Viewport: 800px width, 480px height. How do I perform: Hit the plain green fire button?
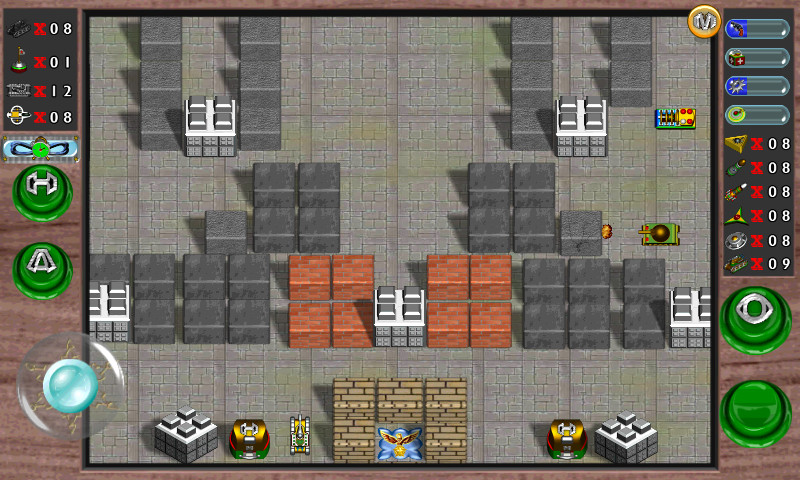click(x=755, y=412)
